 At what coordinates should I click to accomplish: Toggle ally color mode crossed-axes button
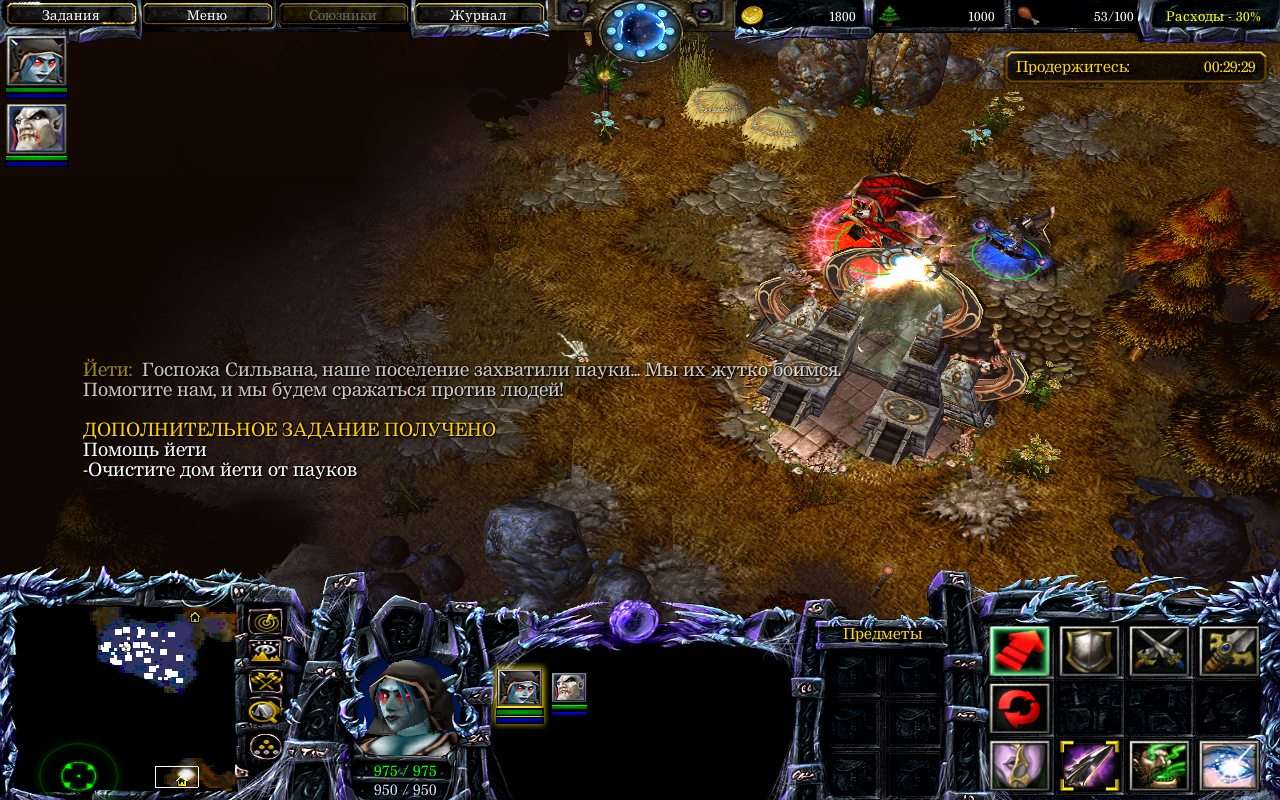[265, 682]
